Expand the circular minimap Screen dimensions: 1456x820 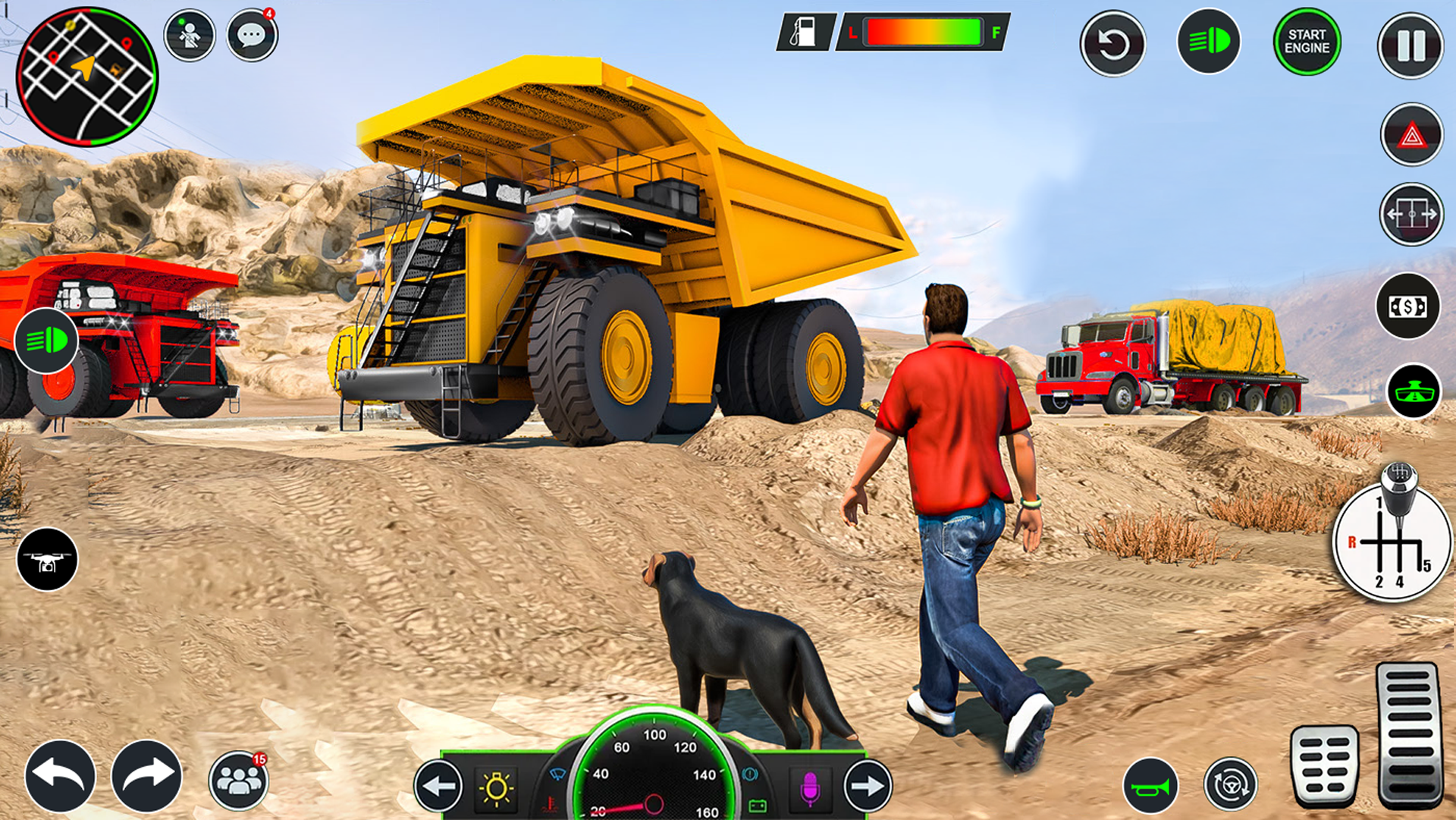click(87, 76)
